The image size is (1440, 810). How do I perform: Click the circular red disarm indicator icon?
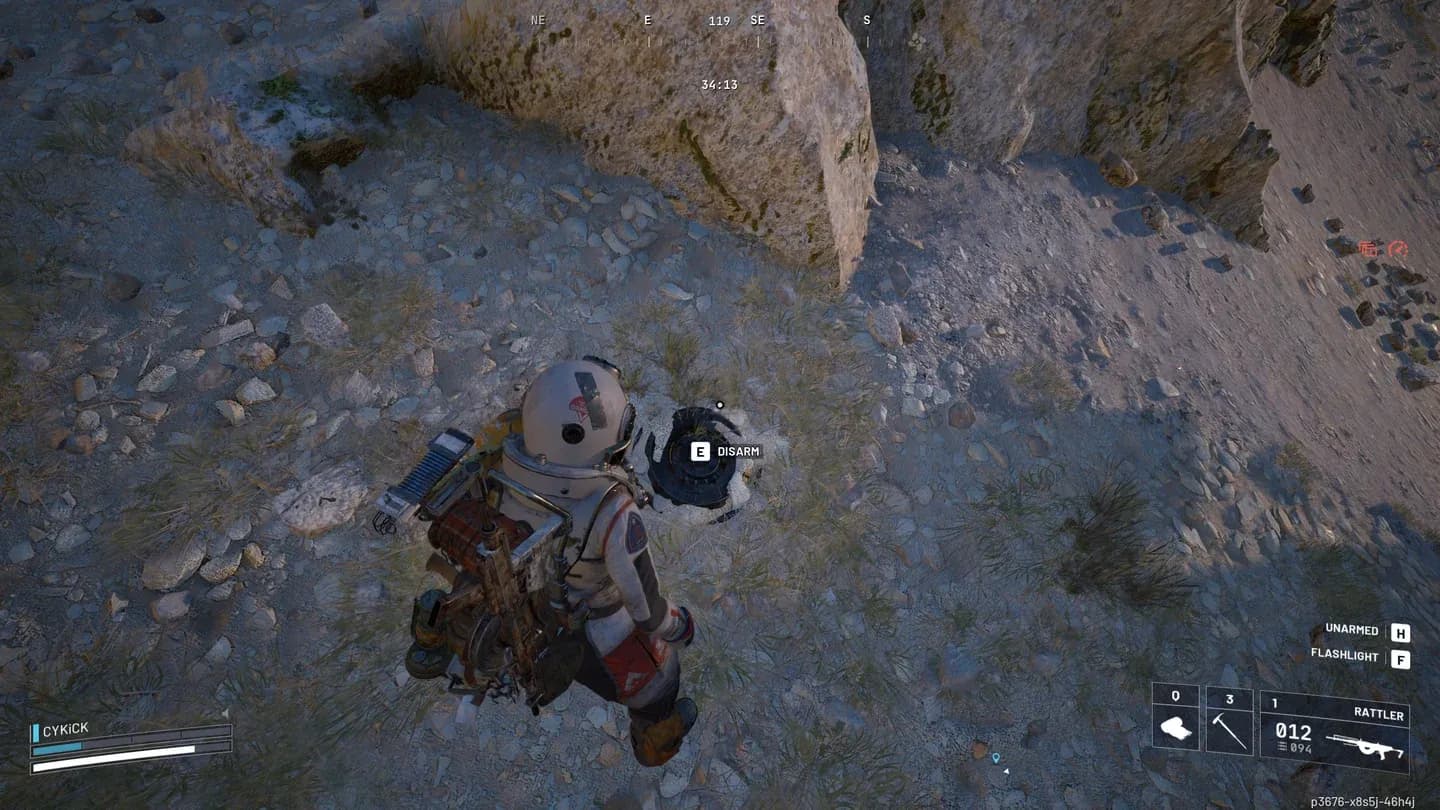click(x=1399, y=250)
